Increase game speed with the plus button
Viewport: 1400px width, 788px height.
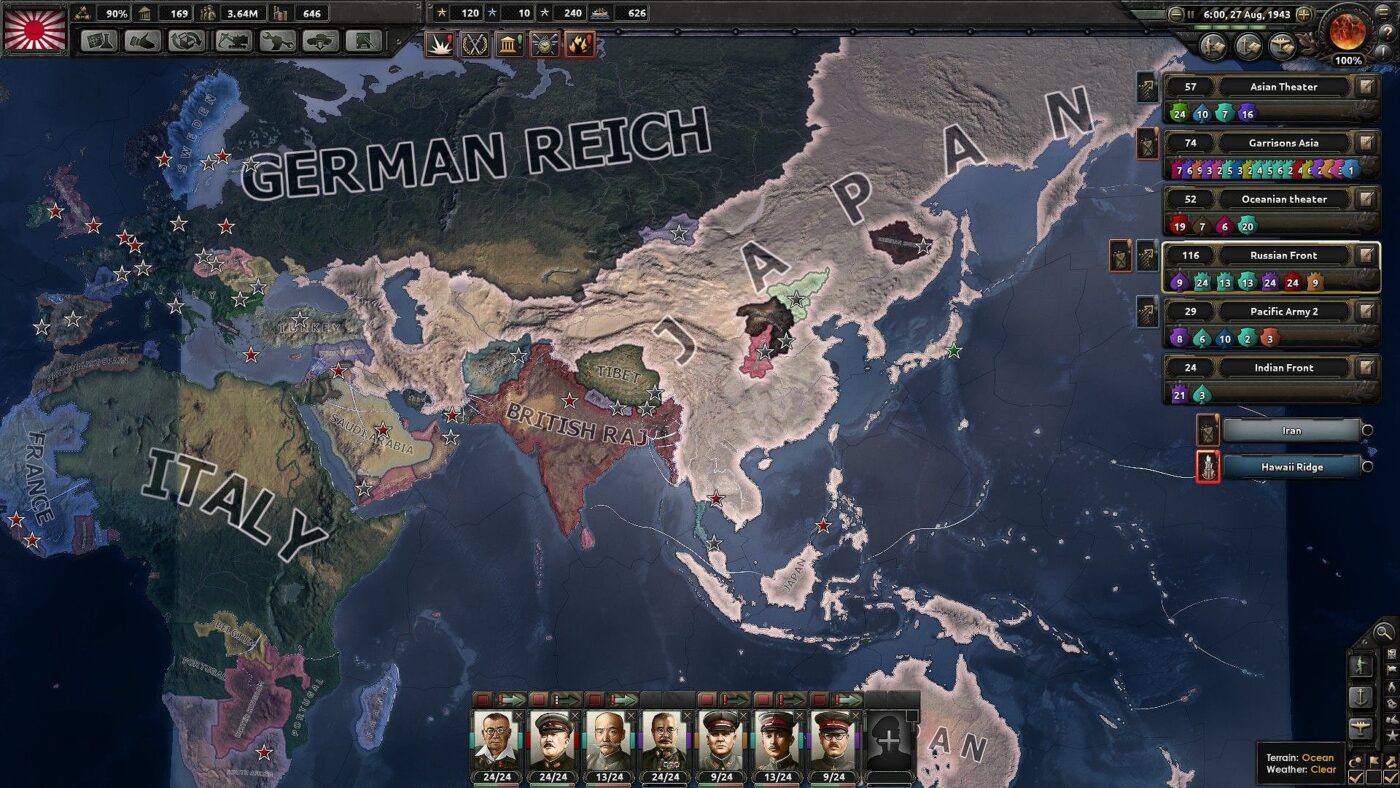point(1303,15)
